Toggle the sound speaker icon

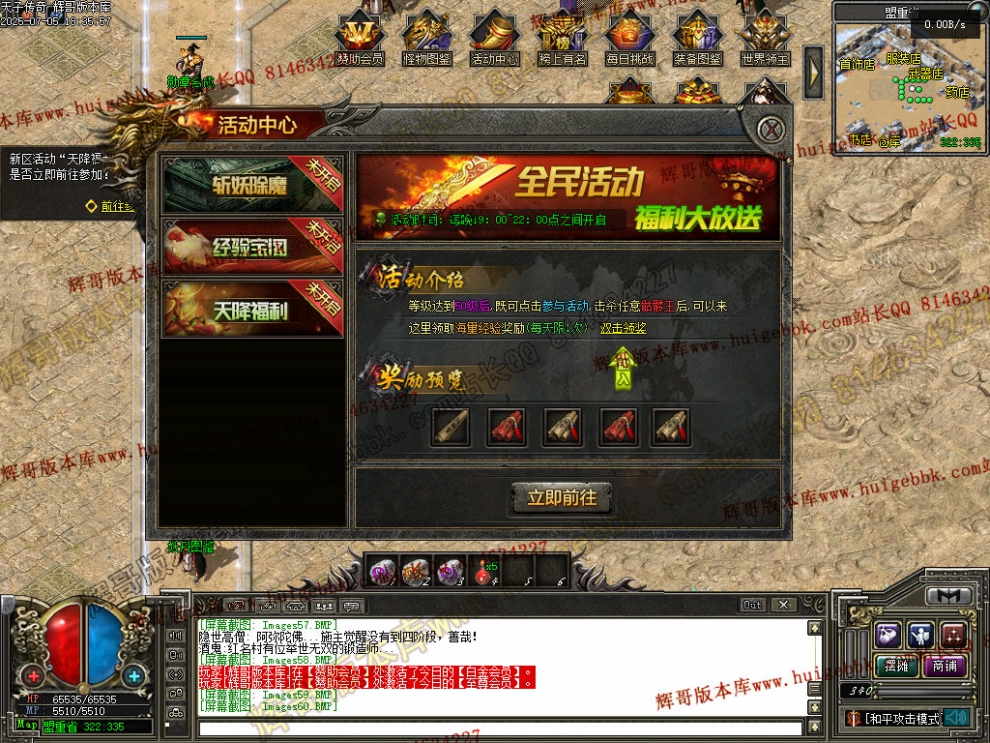tap(957, 717)
